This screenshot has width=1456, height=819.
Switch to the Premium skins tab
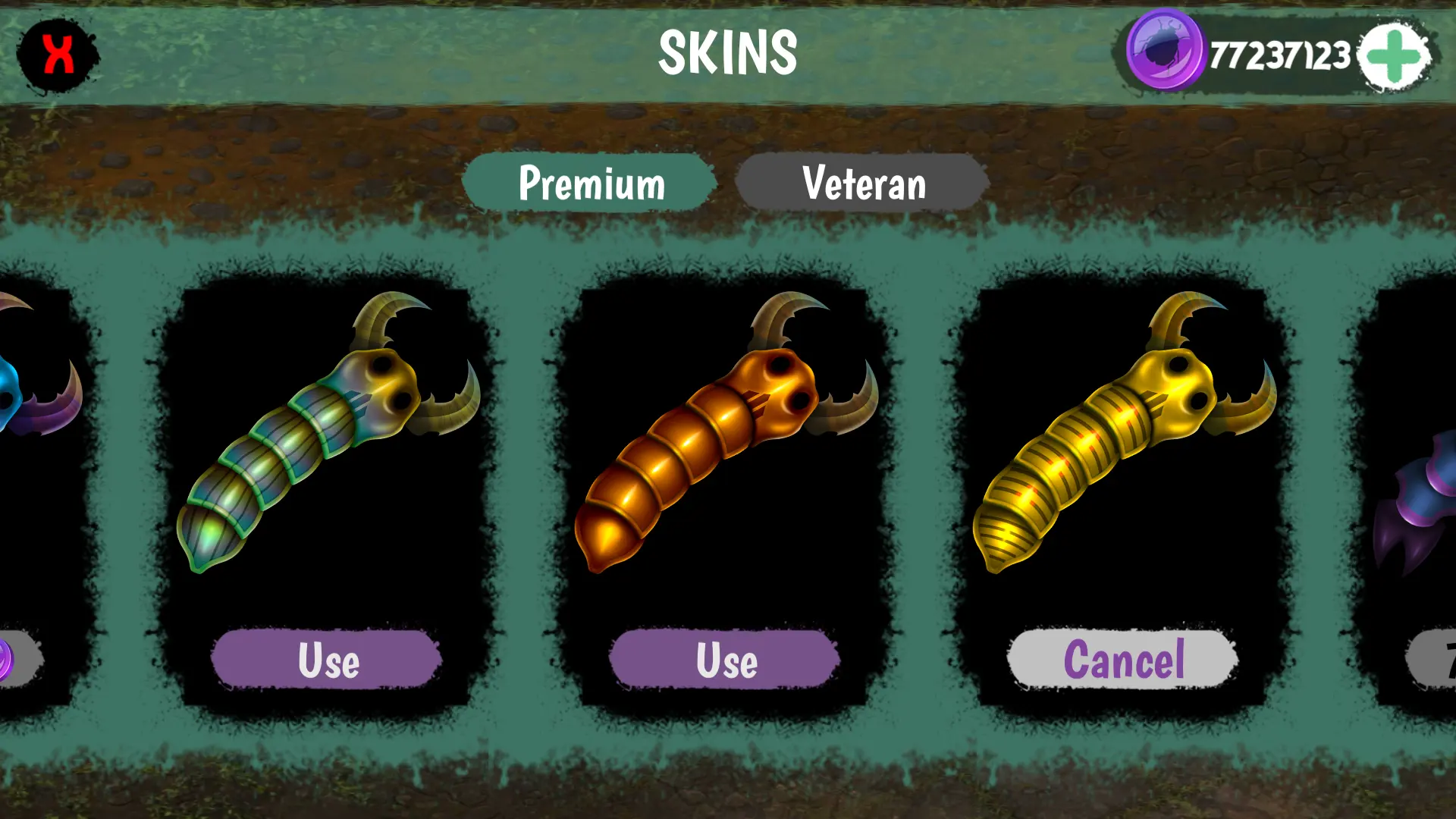pos(591,183)
